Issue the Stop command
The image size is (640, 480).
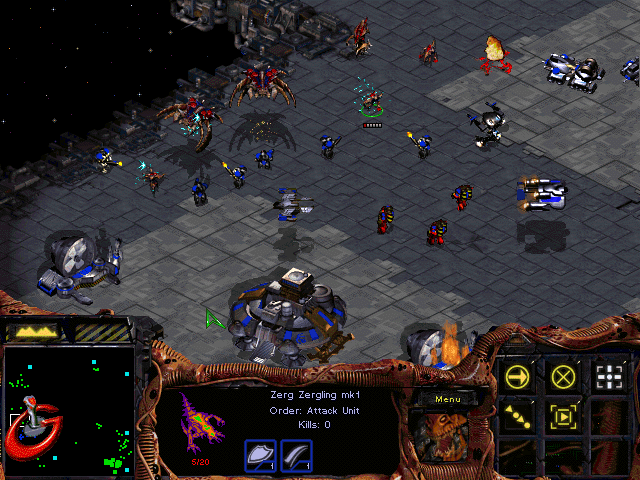[x=563, y=376]
